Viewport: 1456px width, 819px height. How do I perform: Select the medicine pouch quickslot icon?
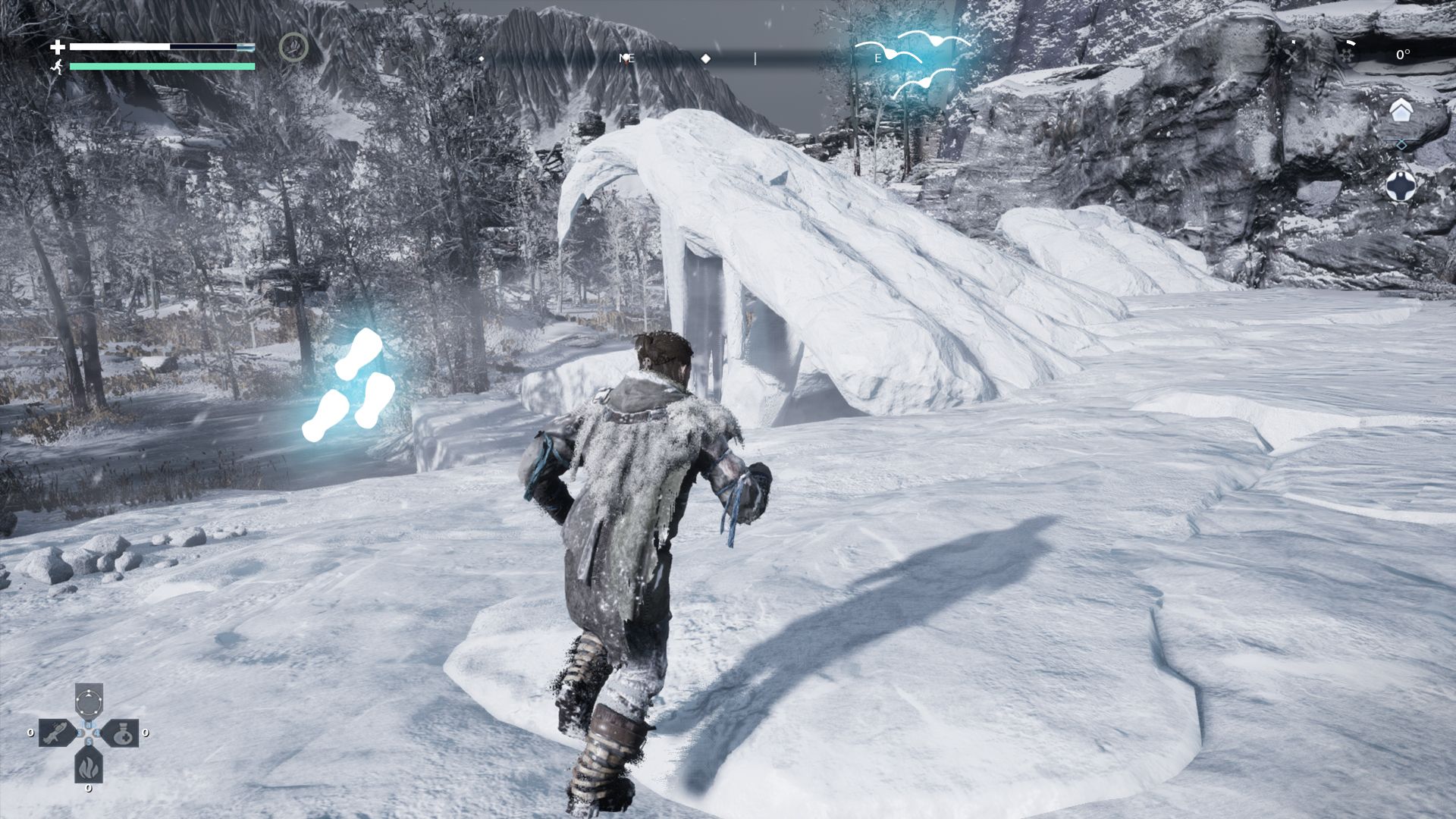click(124, 733)
